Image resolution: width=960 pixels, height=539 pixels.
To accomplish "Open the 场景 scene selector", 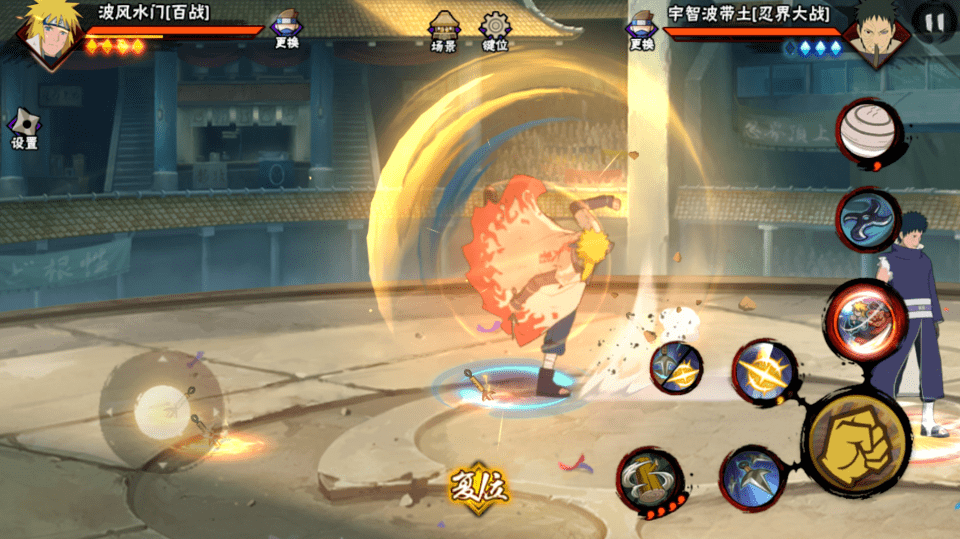I will (x=443, y=31).
